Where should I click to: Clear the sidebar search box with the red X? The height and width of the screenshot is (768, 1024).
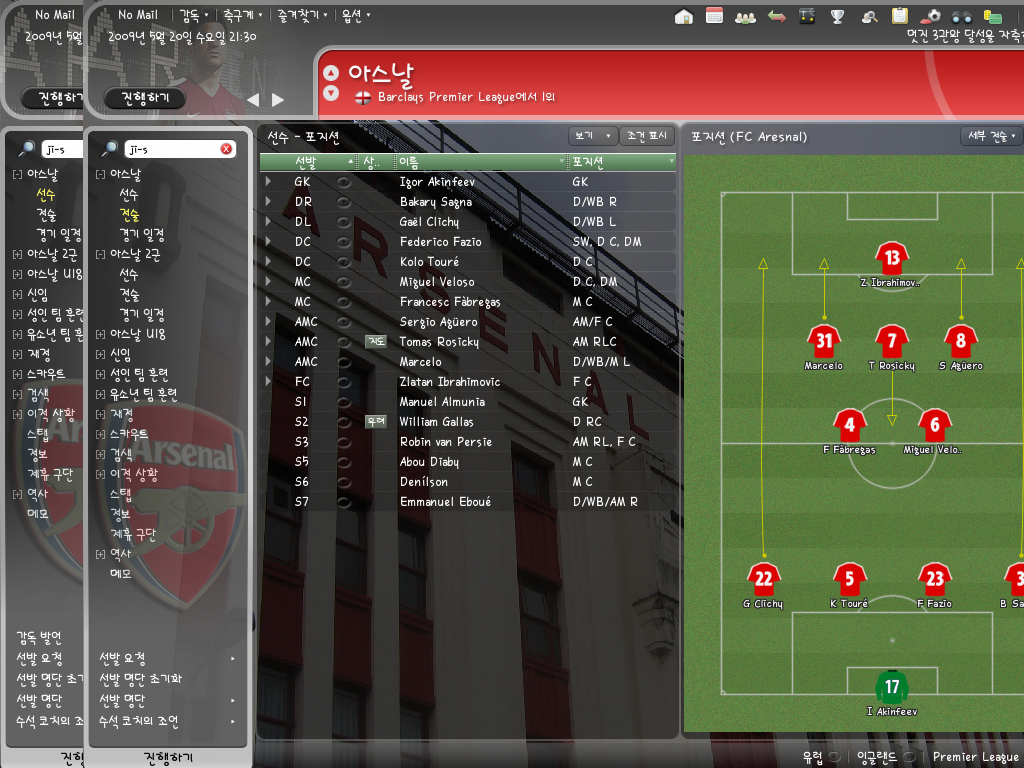point(226,149)
